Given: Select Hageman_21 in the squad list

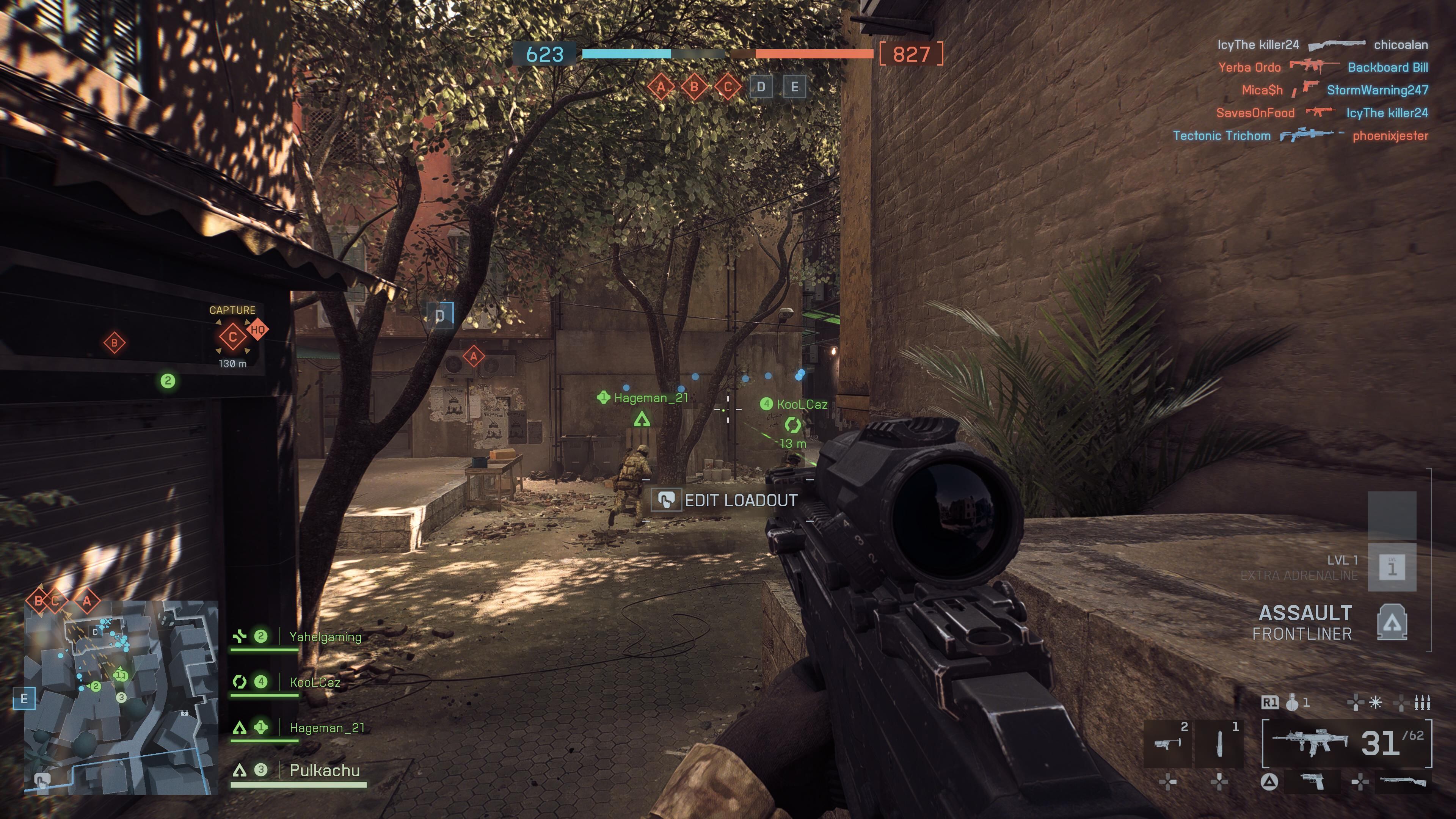Looking at the screenshot, I should click(327, 728).
